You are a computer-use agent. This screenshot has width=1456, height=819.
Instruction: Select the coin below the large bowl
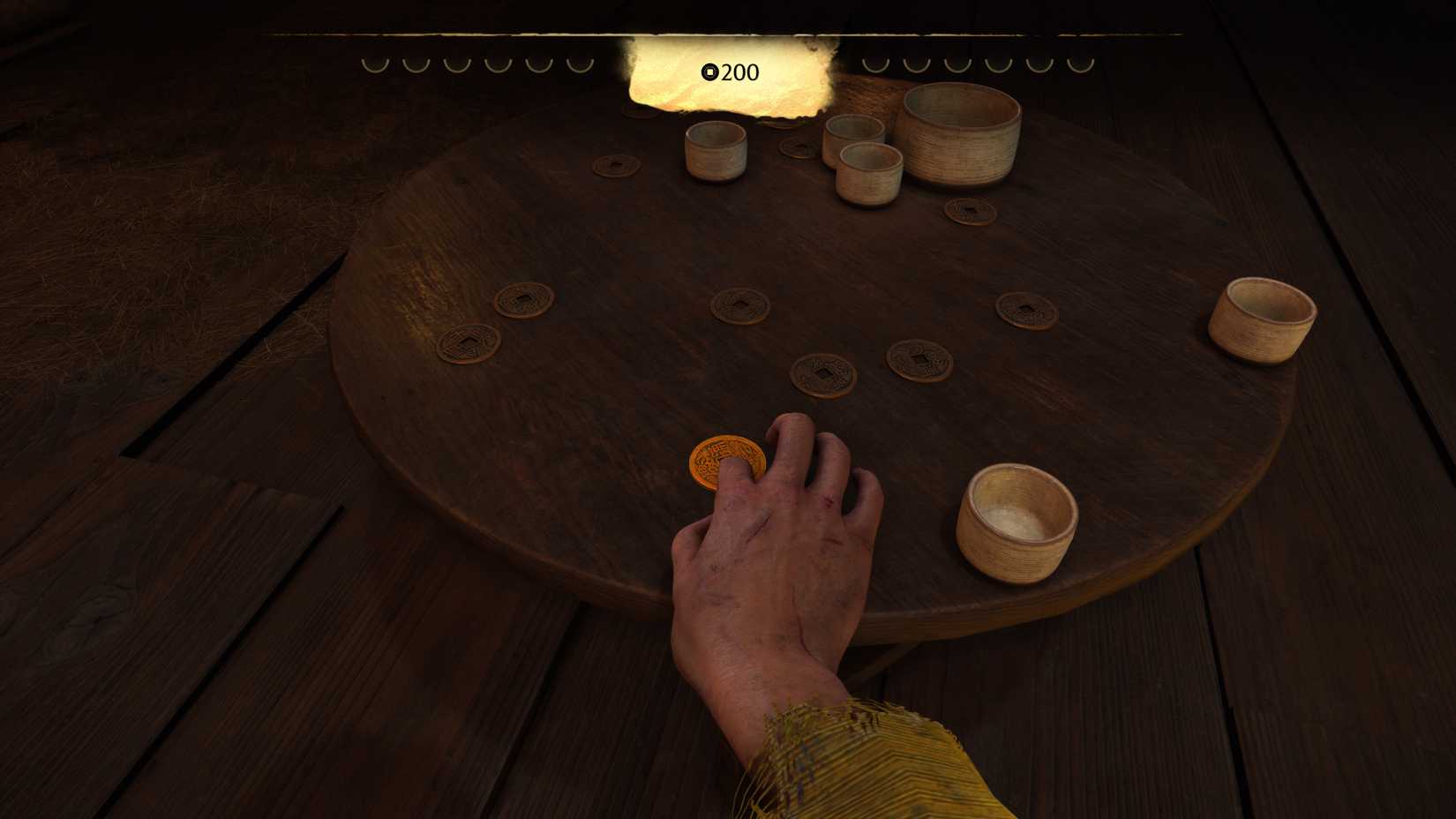971,212
